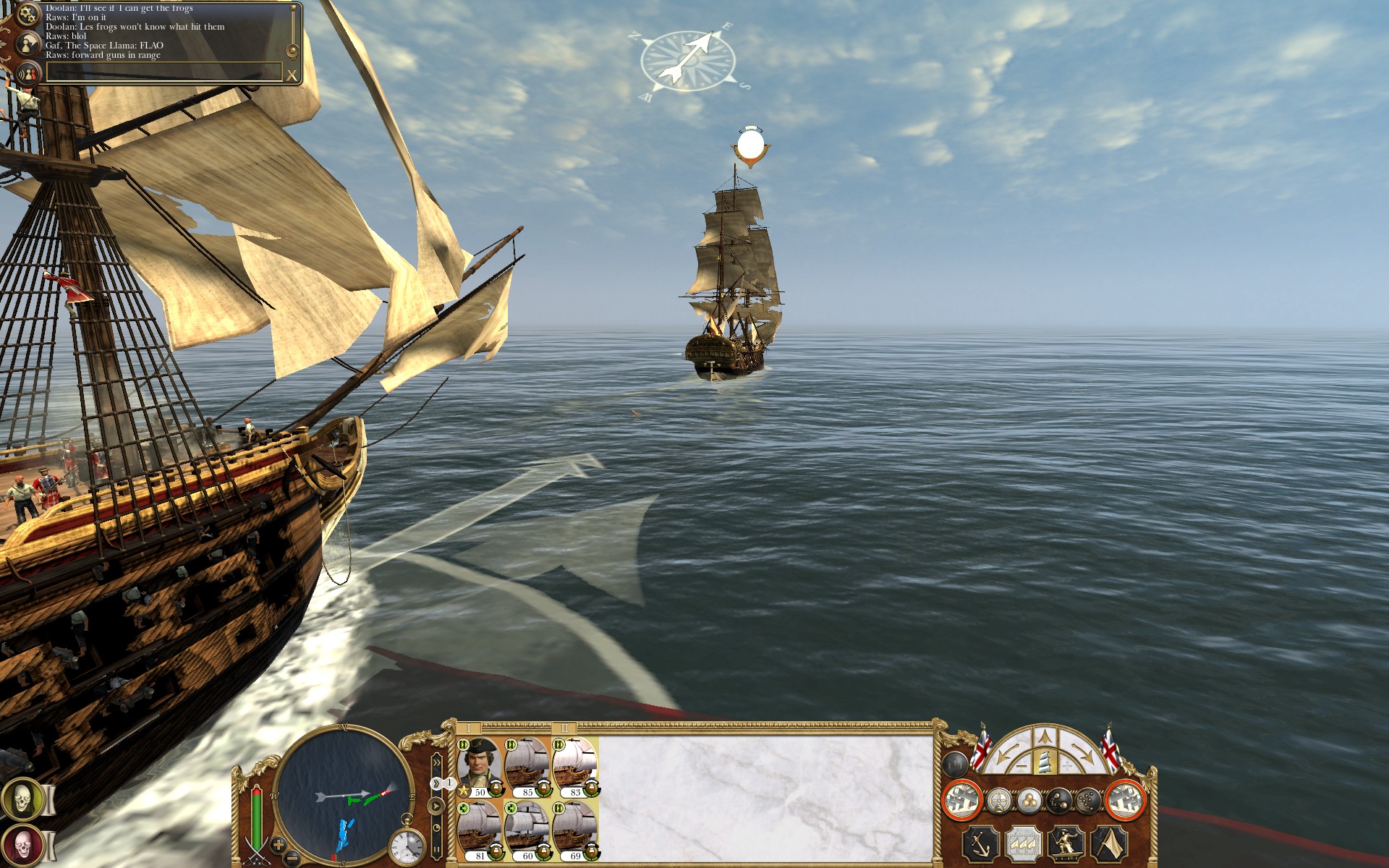The width and height of the screenshot is (1389, 868).
Task: Set normal play speed
Action: pos(436,805)
